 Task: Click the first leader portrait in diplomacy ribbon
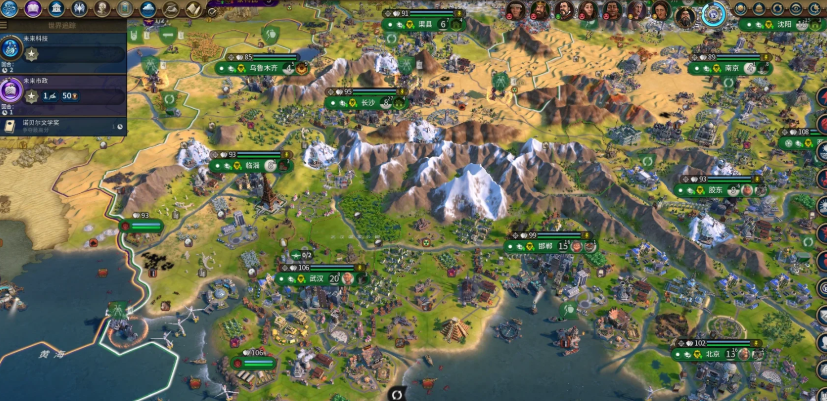pyautogui.click(x=516, y=11)
